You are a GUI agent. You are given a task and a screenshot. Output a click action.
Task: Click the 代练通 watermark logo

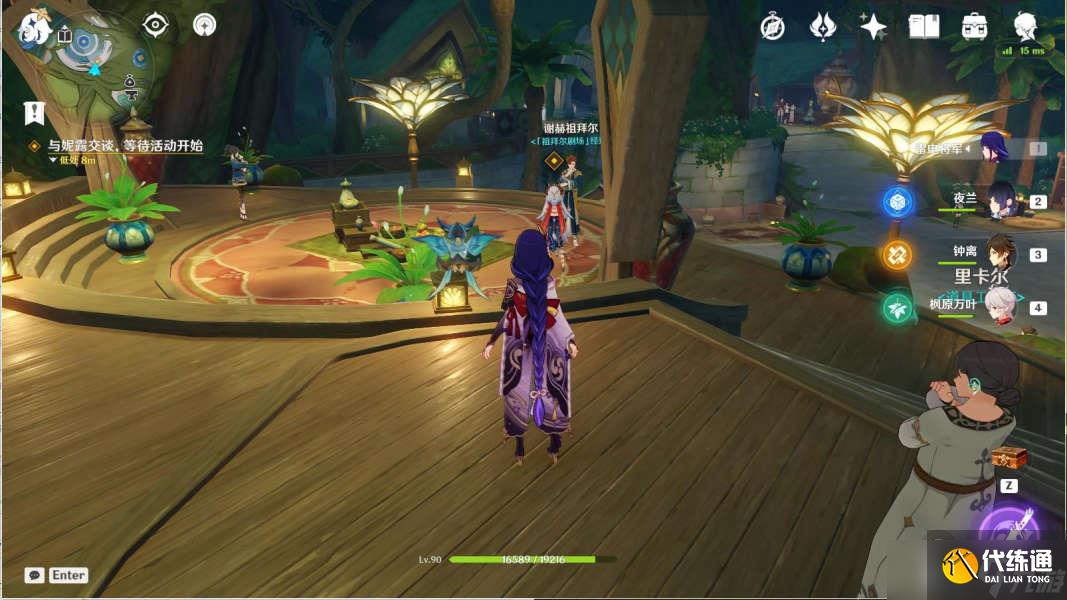click(996, 565)
